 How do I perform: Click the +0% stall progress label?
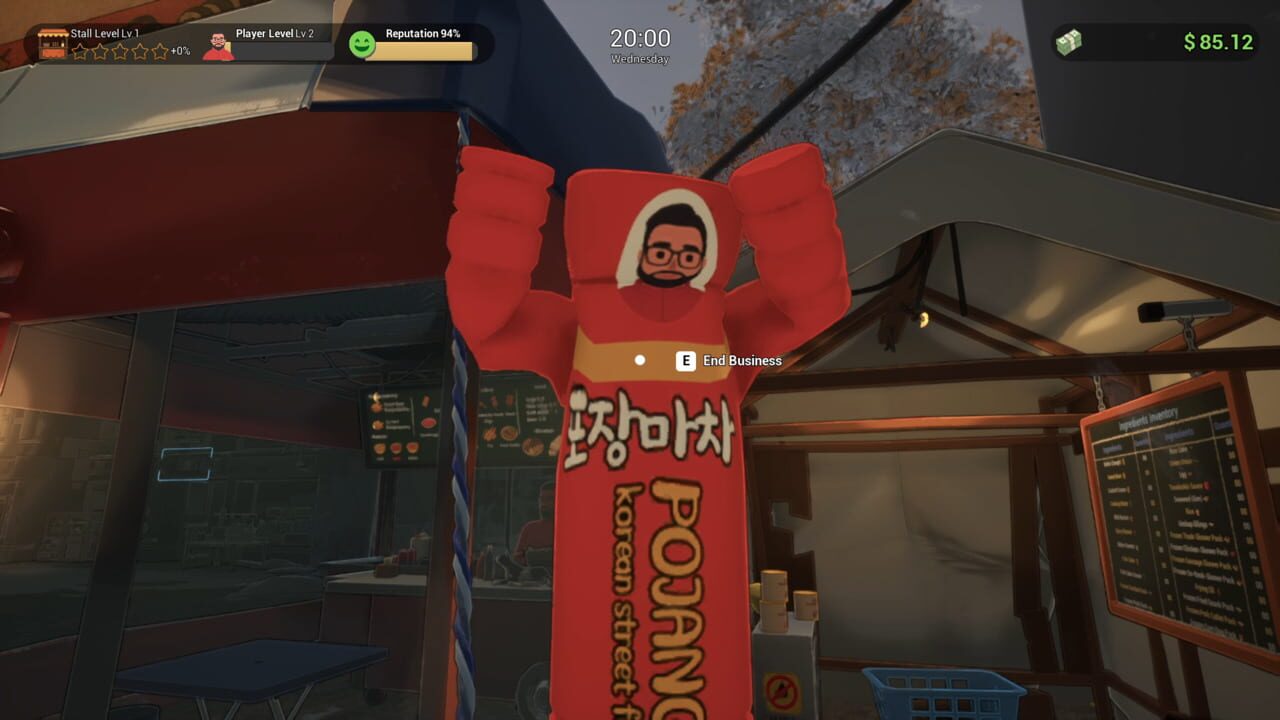coord(180,50)
